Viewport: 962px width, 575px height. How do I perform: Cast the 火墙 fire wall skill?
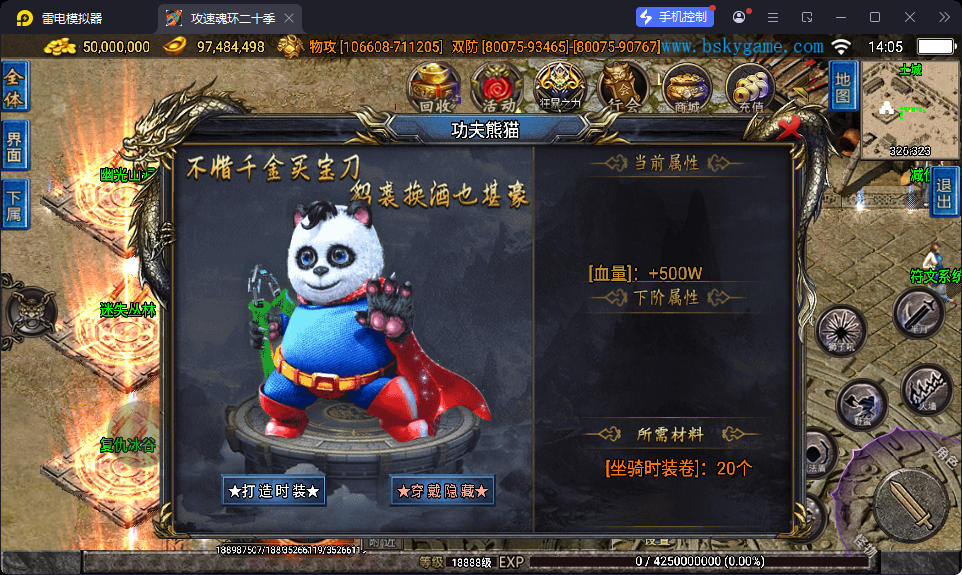[927, 390]
